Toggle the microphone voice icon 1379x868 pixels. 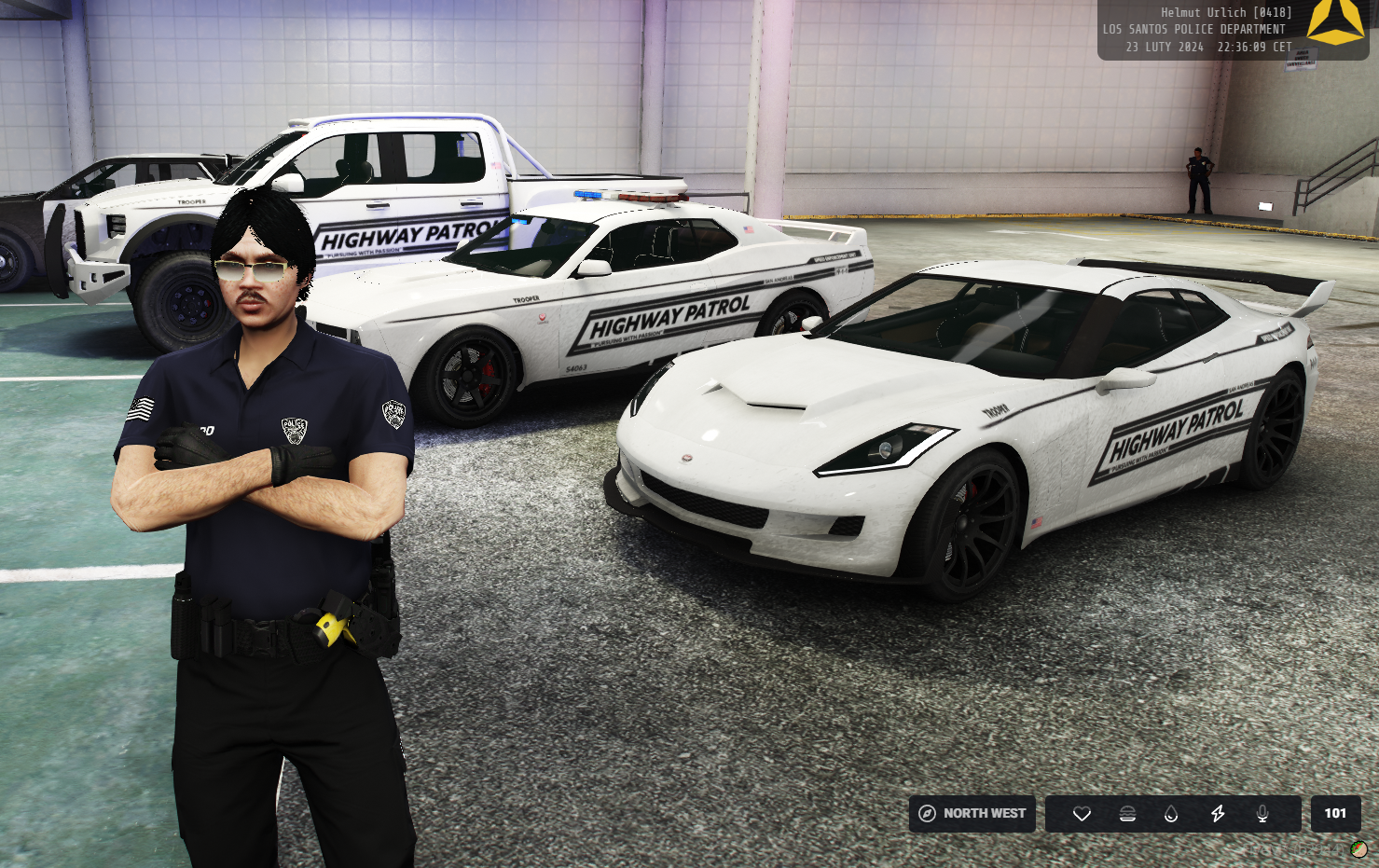[1262, 814]
